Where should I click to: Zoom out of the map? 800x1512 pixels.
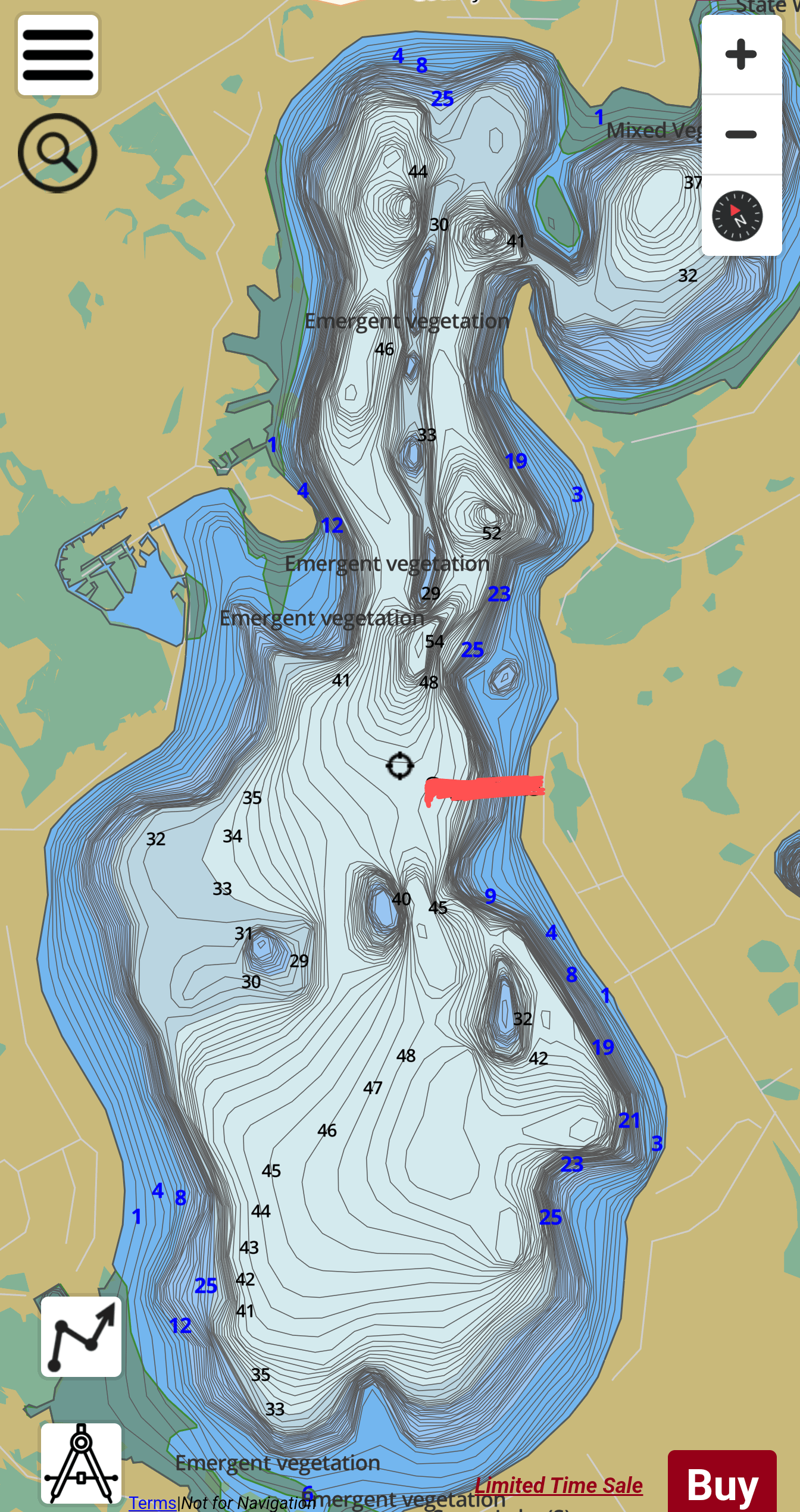point(741,134)
